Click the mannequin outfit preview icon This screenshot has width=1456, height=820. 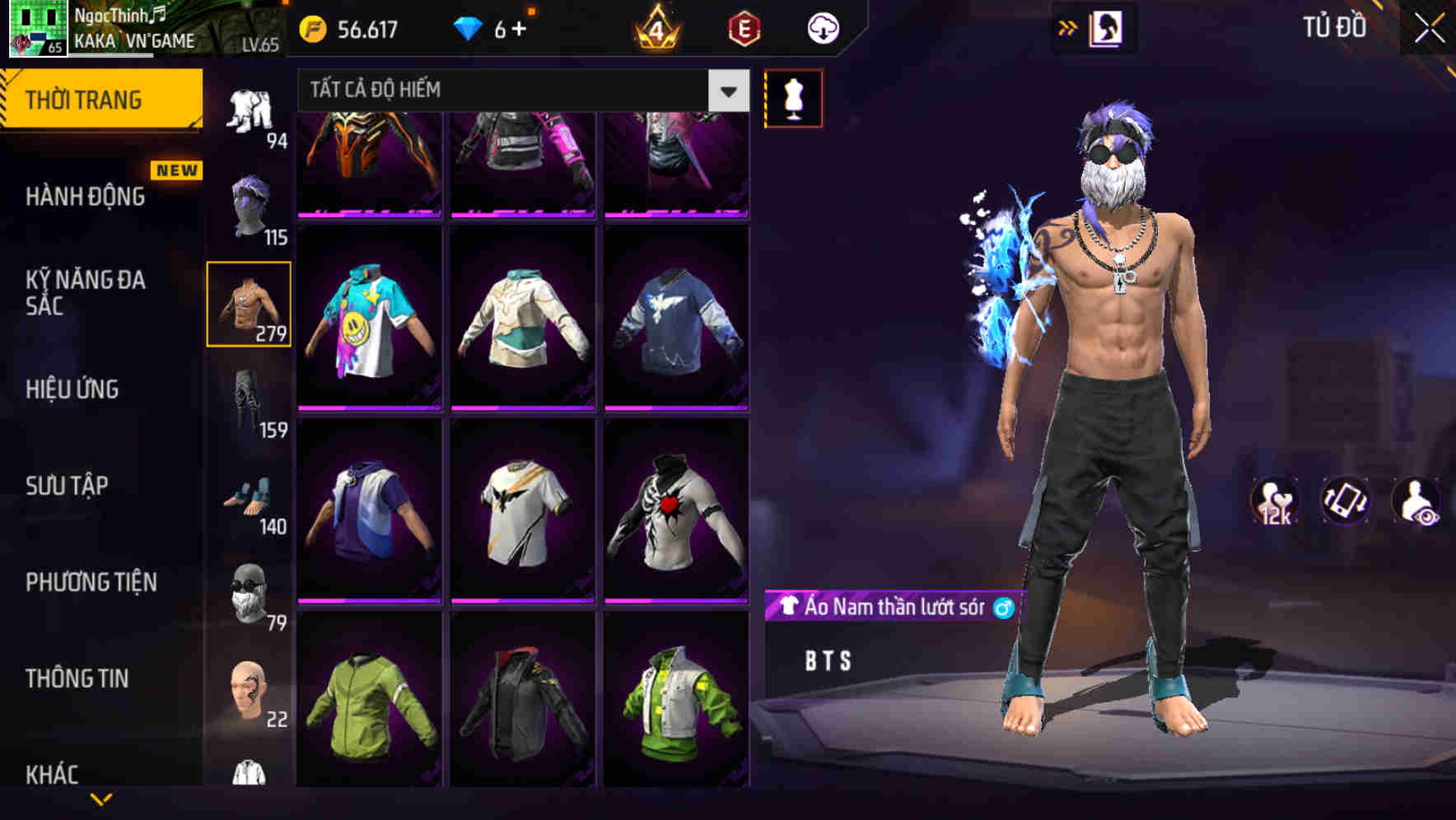(x=793, y=97)
